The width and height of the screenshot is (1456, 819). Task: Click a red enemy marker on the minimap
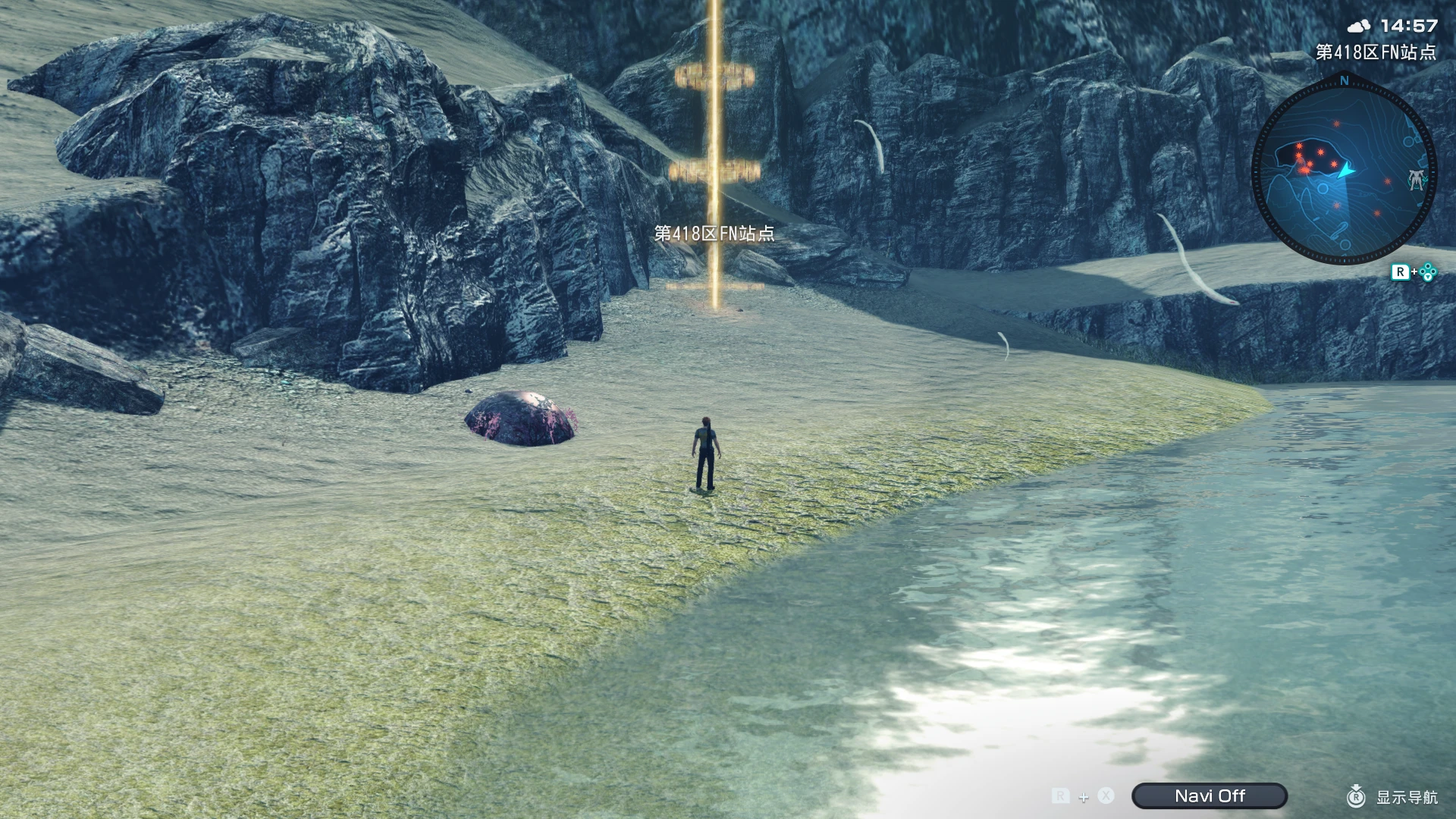(x=1300, y=146)
